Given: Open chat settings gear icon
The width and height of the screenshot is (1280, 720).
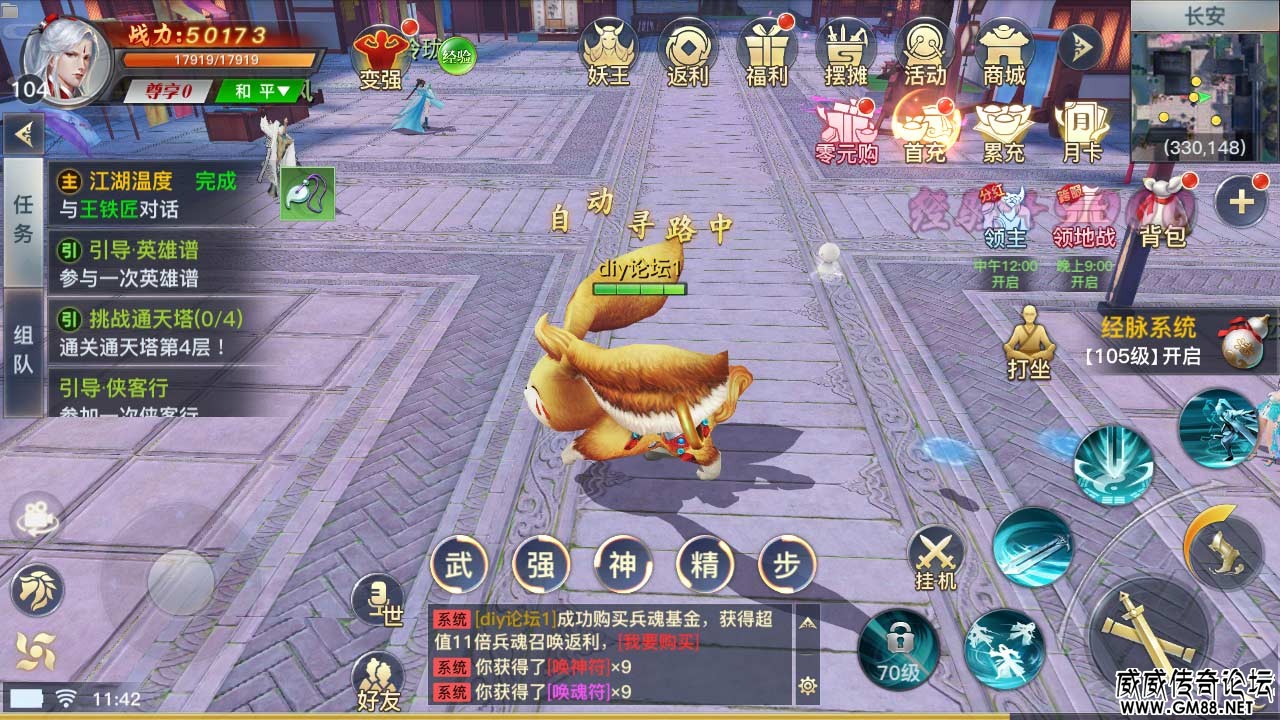Looking at the screenshot, I should point(807,686).
